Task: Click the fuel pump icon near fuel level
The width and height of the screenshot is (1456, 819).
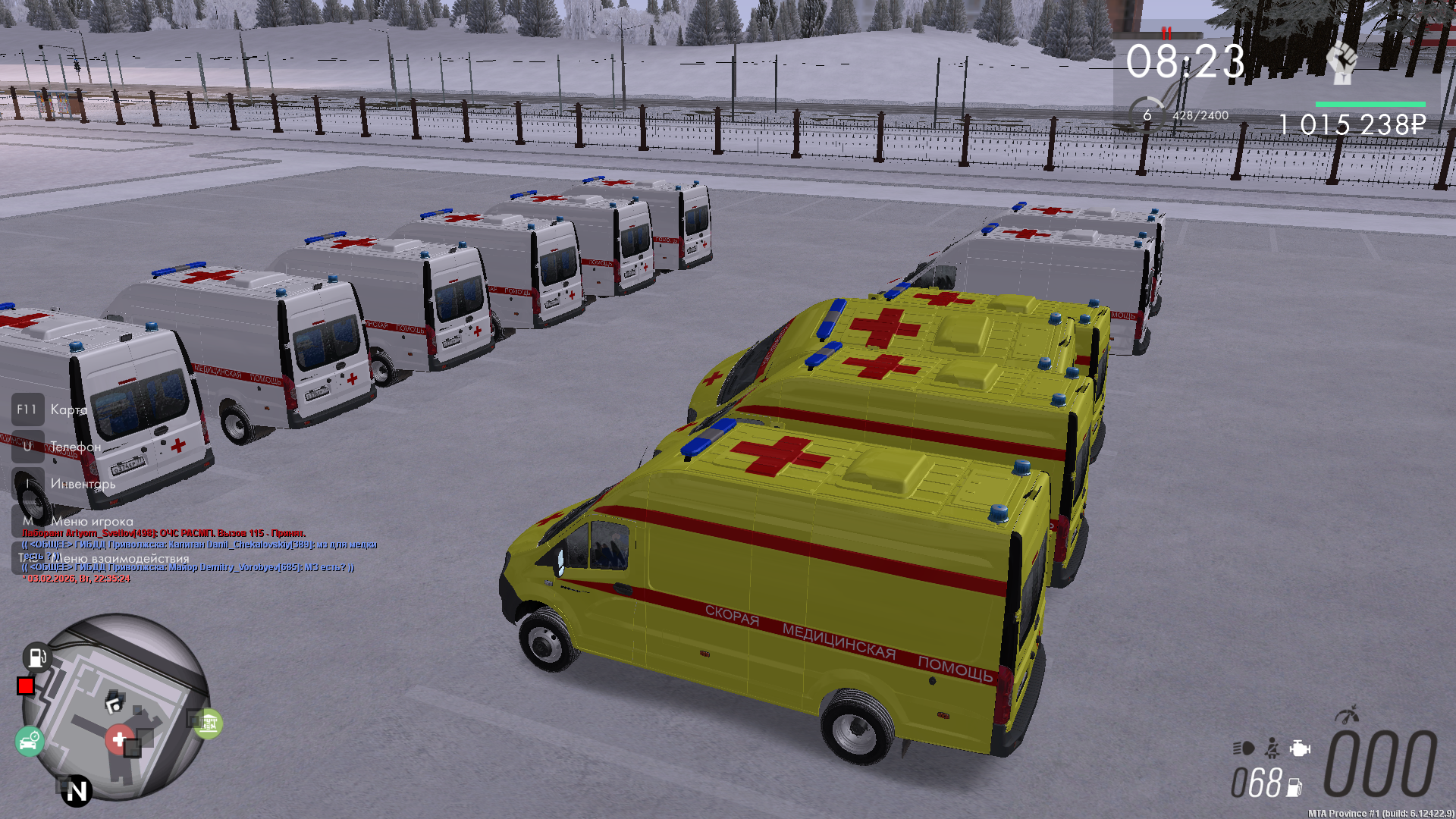Action: (1294, 788)
